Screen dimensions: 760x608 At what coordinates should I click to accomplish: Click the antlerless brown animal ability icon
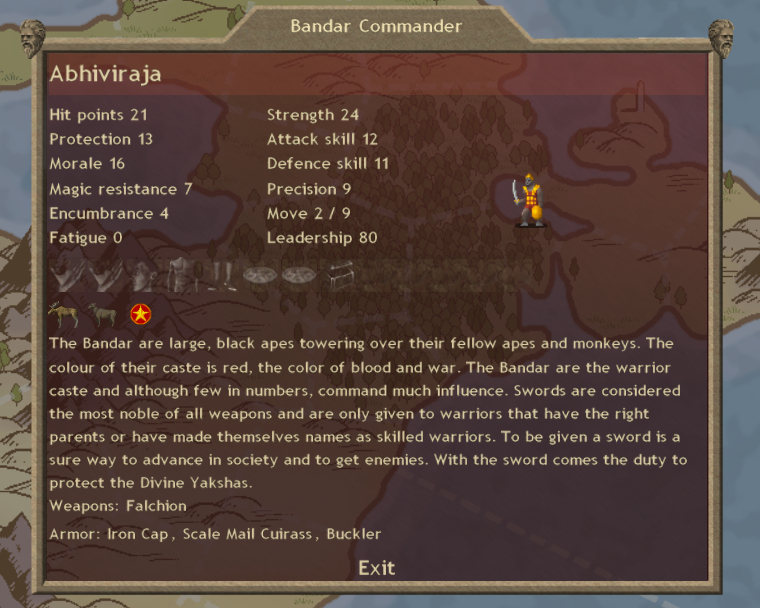(x=102, y=315)
